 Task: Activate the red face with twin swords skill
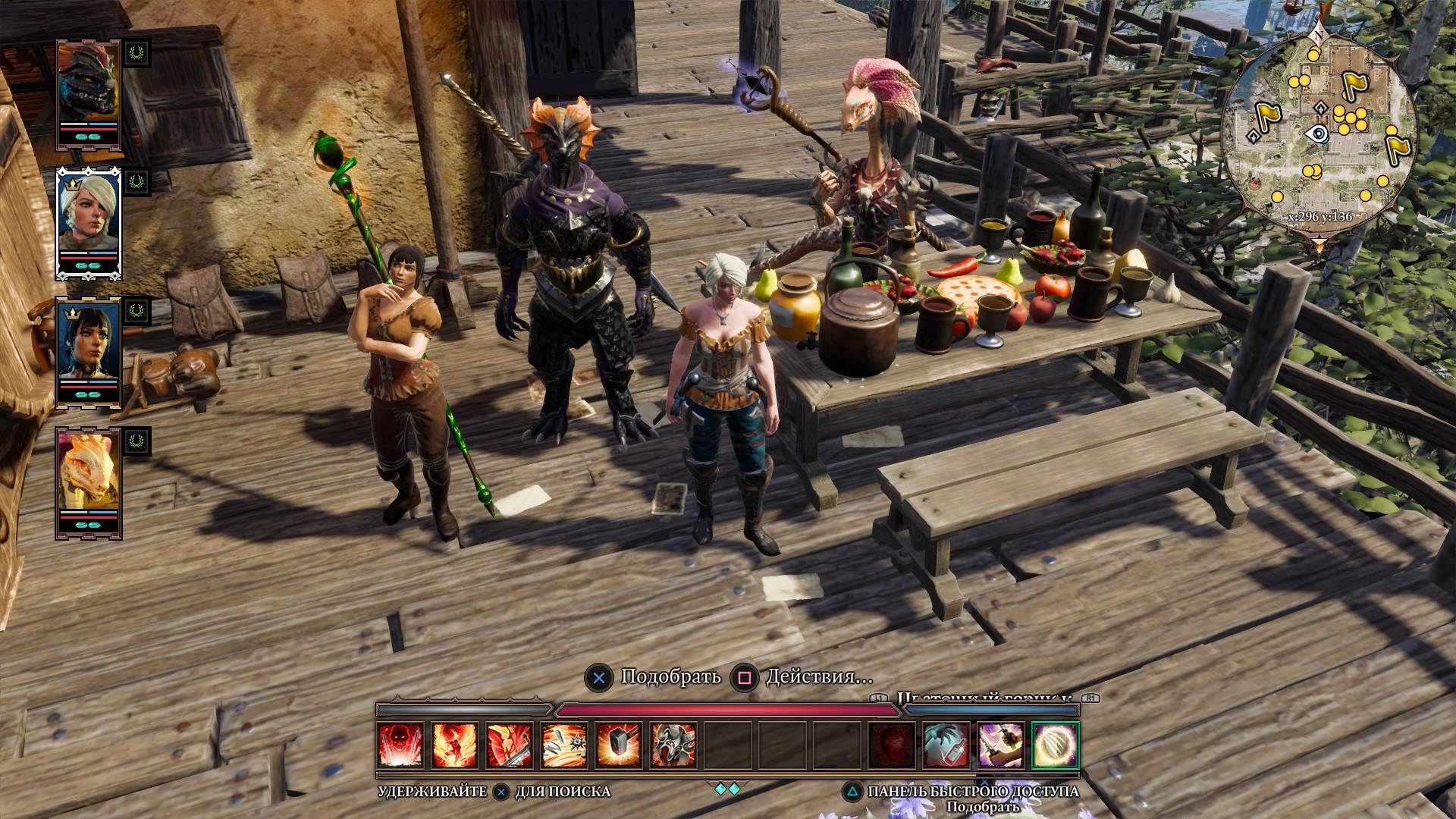[x=401, y=745]
